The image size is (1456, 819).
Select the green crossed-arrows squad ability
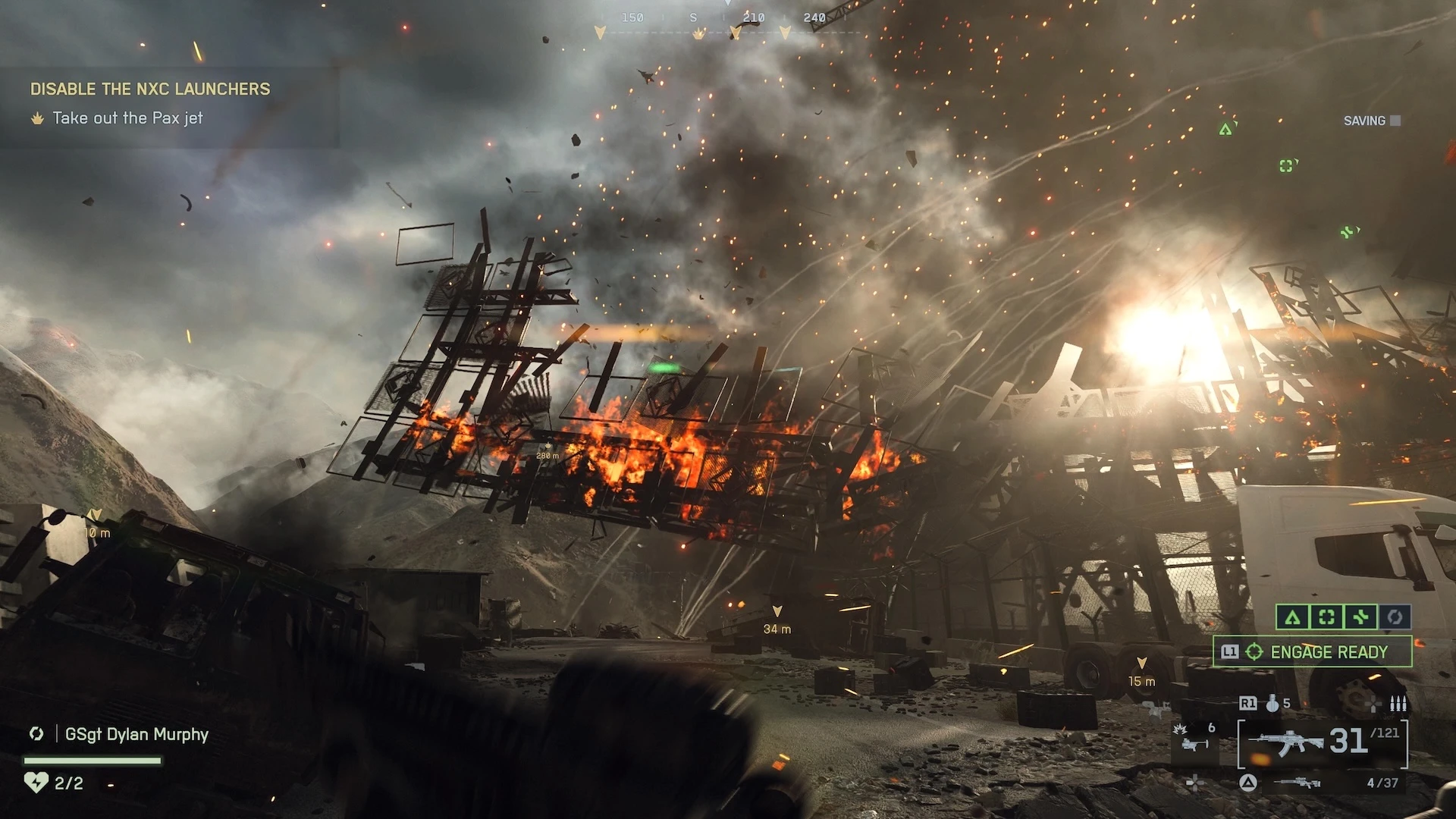tap(1360, 617)
